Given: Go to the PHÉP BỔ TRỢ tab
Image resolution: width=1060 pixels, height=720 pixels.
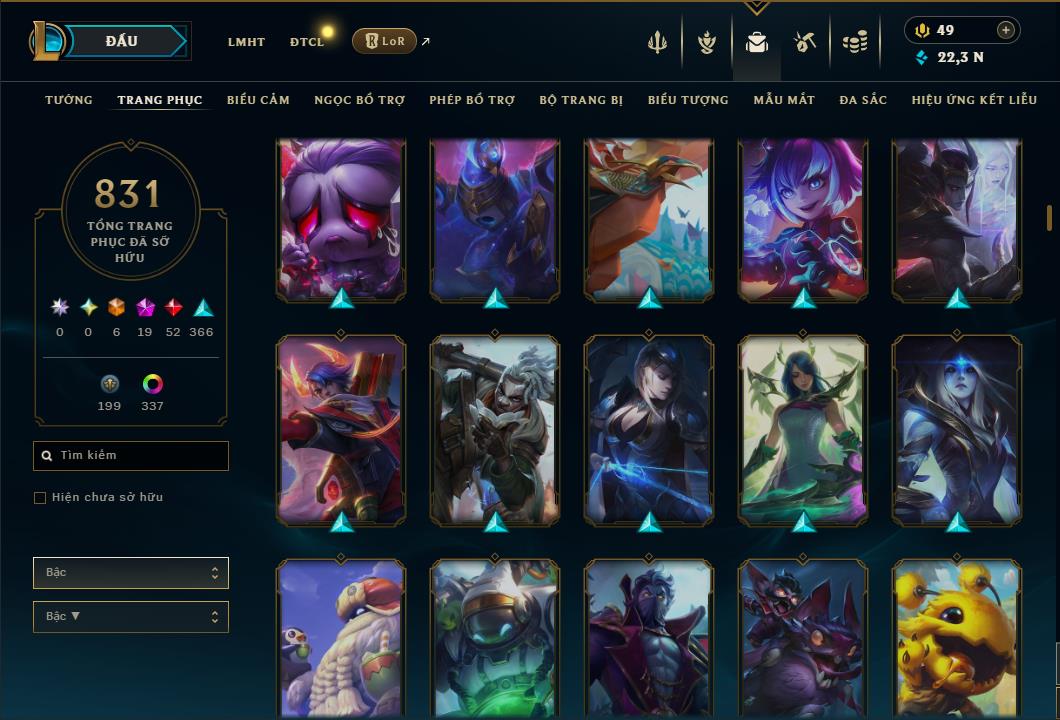Looking at the screenshot, I should (472, 100).
